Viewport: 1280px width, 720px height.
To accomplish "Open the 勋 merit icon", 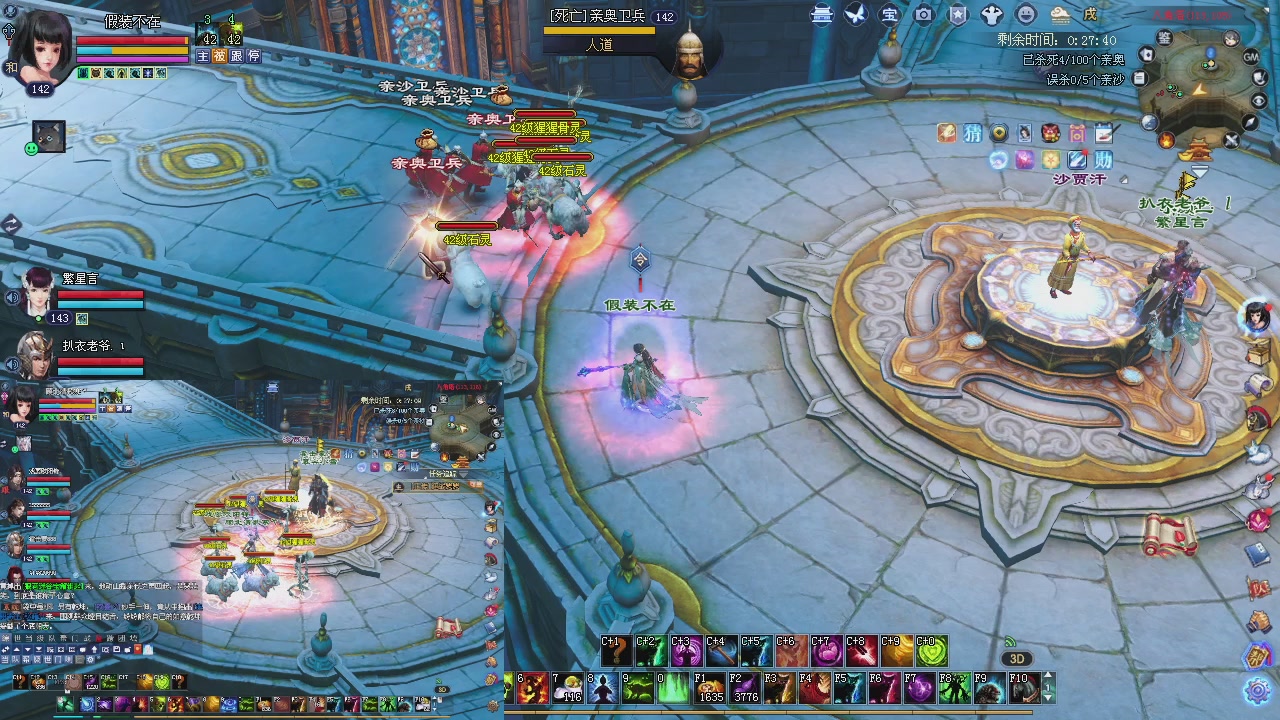I will [x=1103, y=160].
